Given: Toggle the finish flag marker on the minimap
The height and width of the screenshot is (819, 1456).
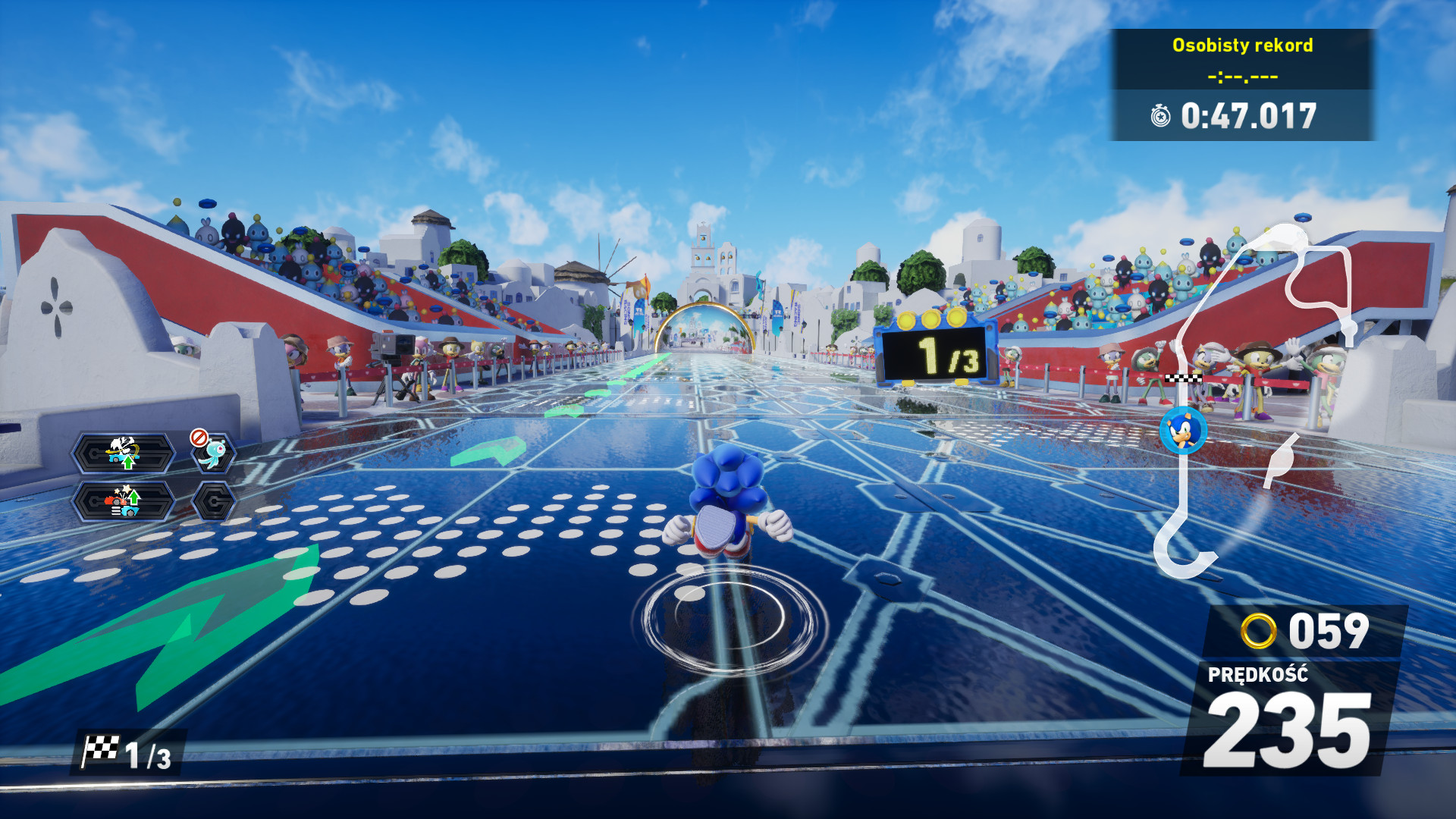Looking at the screenshot, I should click(1183, 378).
